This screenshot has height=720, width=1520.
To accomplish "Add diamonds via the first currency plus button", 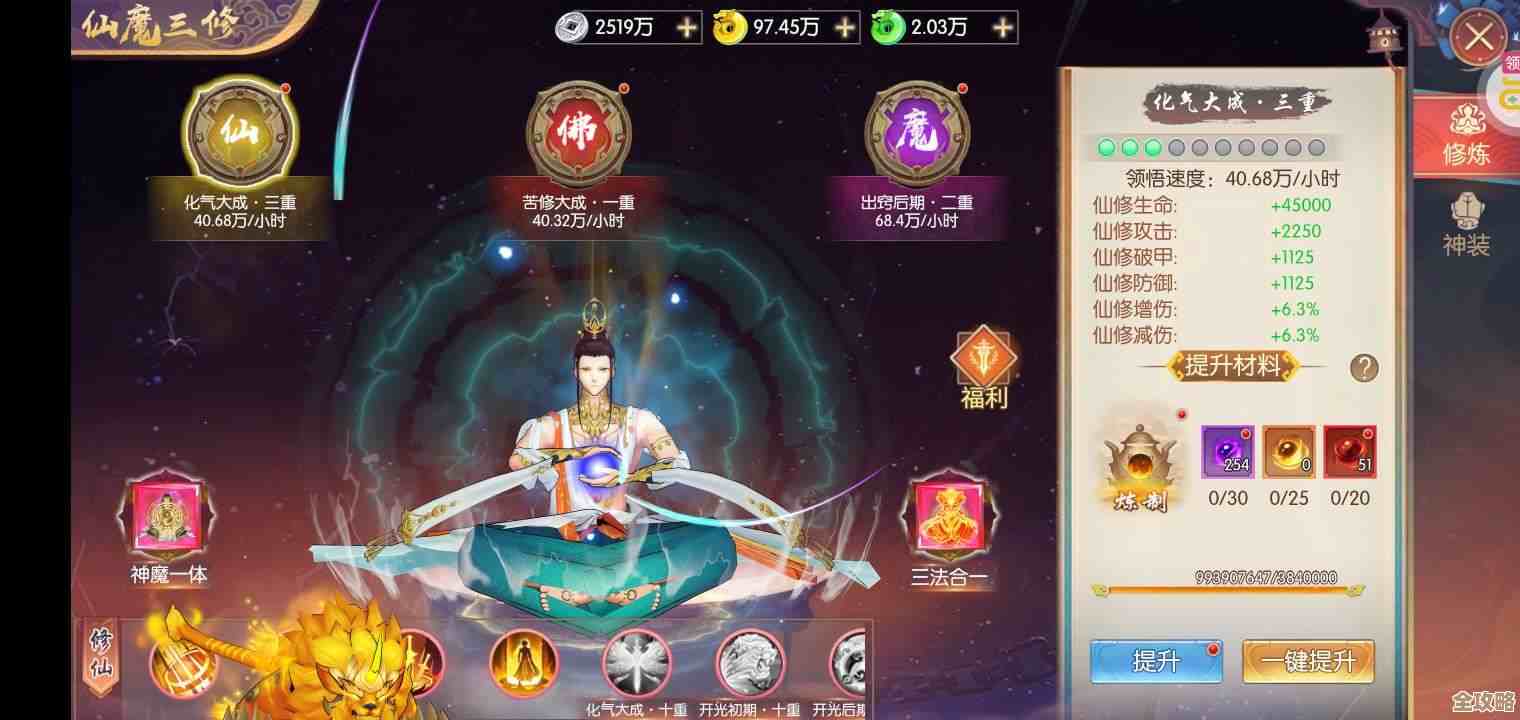I will coord(686,28).
